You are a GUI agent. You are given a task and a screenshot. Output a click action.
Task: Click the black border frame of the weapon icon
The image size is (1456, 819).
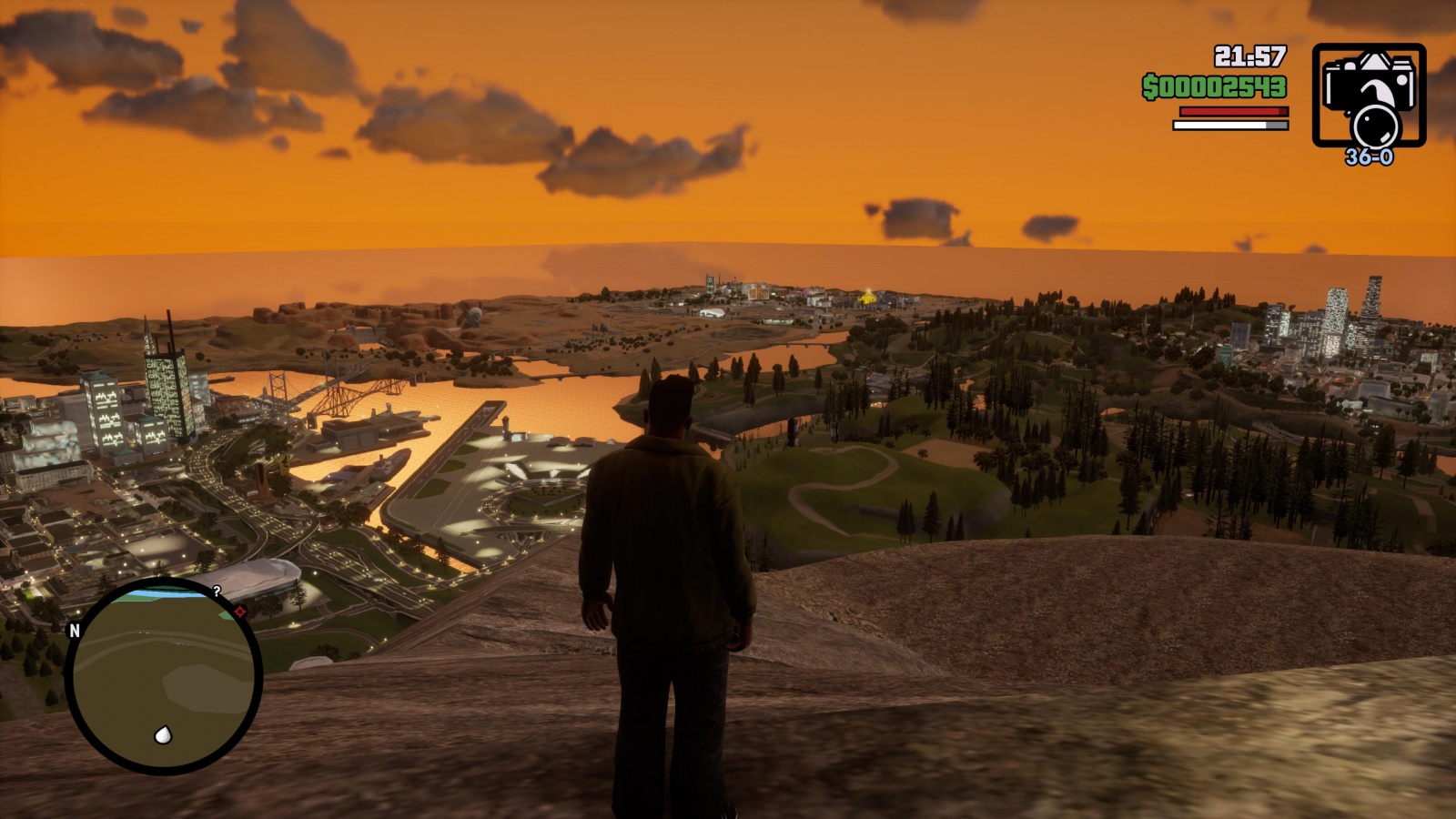[x=1369, y=45]
